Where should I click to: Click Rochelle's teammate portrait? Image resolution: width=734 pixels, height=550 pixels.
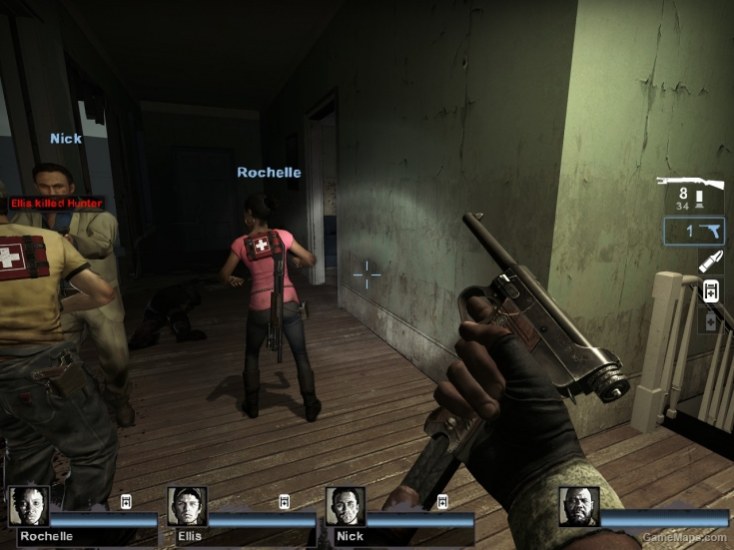28,507
